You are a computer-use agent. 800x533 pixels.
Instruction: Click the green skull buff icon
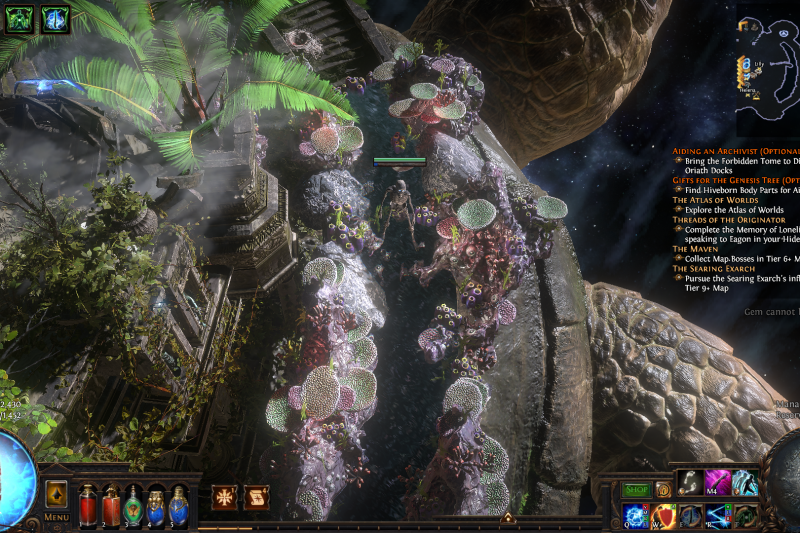19,19
